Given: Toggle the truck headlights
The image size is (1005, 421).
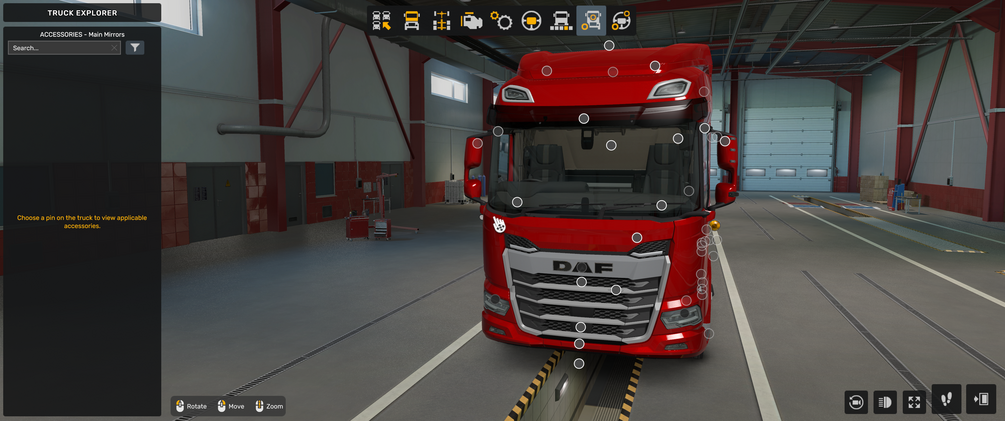Looking at the screenshot, I should [885, 401].
